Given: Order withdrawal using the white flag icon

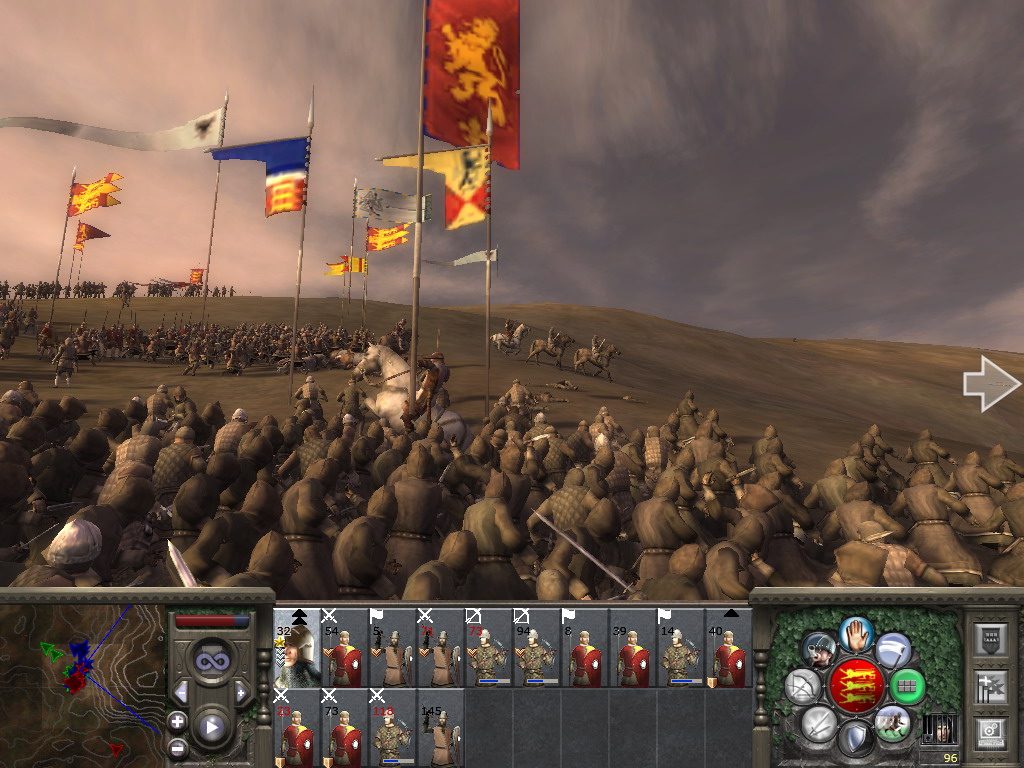Looking at the screenshot, I should pyautogui.click(x=892, y=650).
